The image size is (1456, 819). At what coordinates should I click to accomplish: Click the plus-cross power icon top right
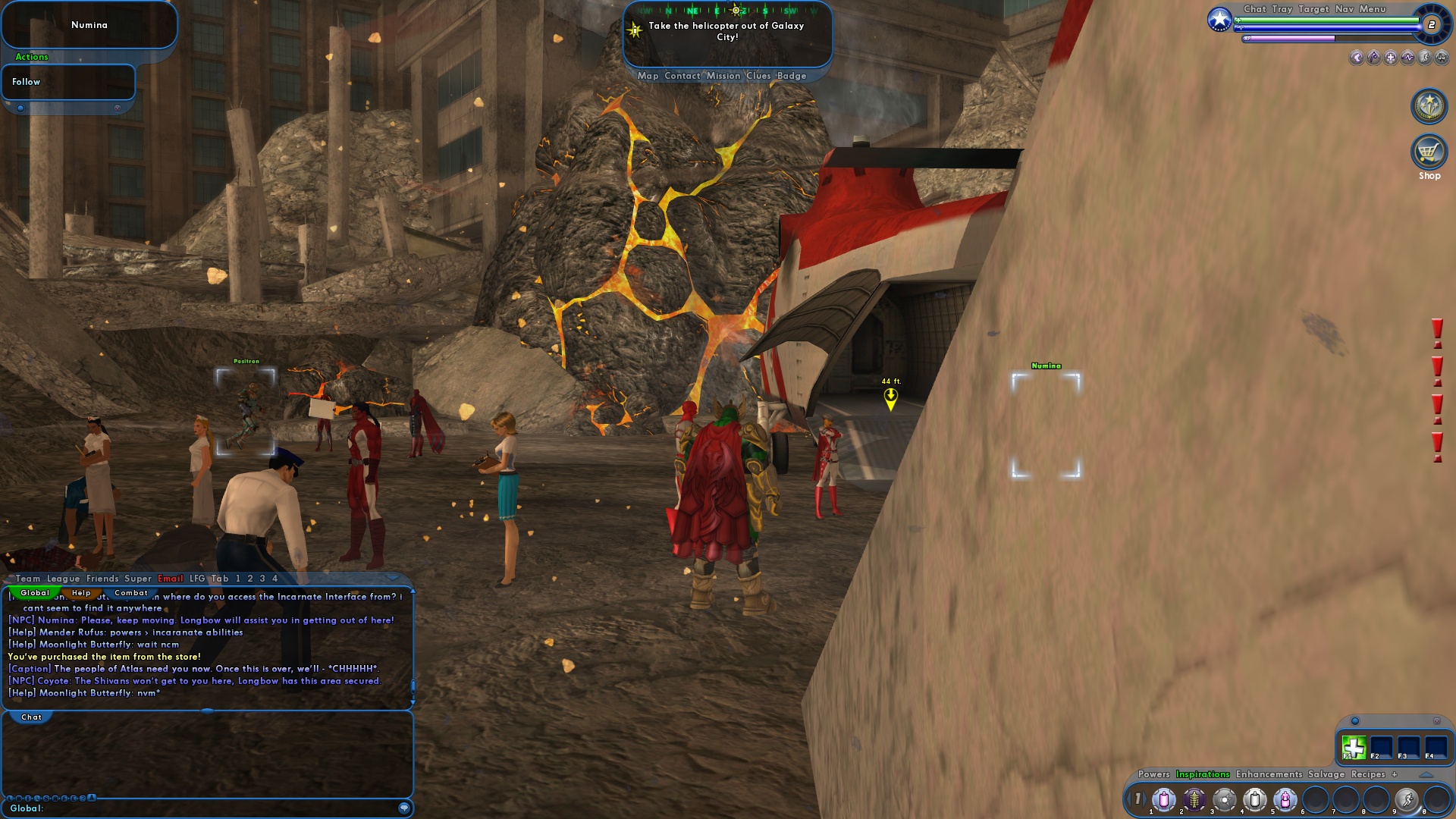click(x=1390, y=58)
